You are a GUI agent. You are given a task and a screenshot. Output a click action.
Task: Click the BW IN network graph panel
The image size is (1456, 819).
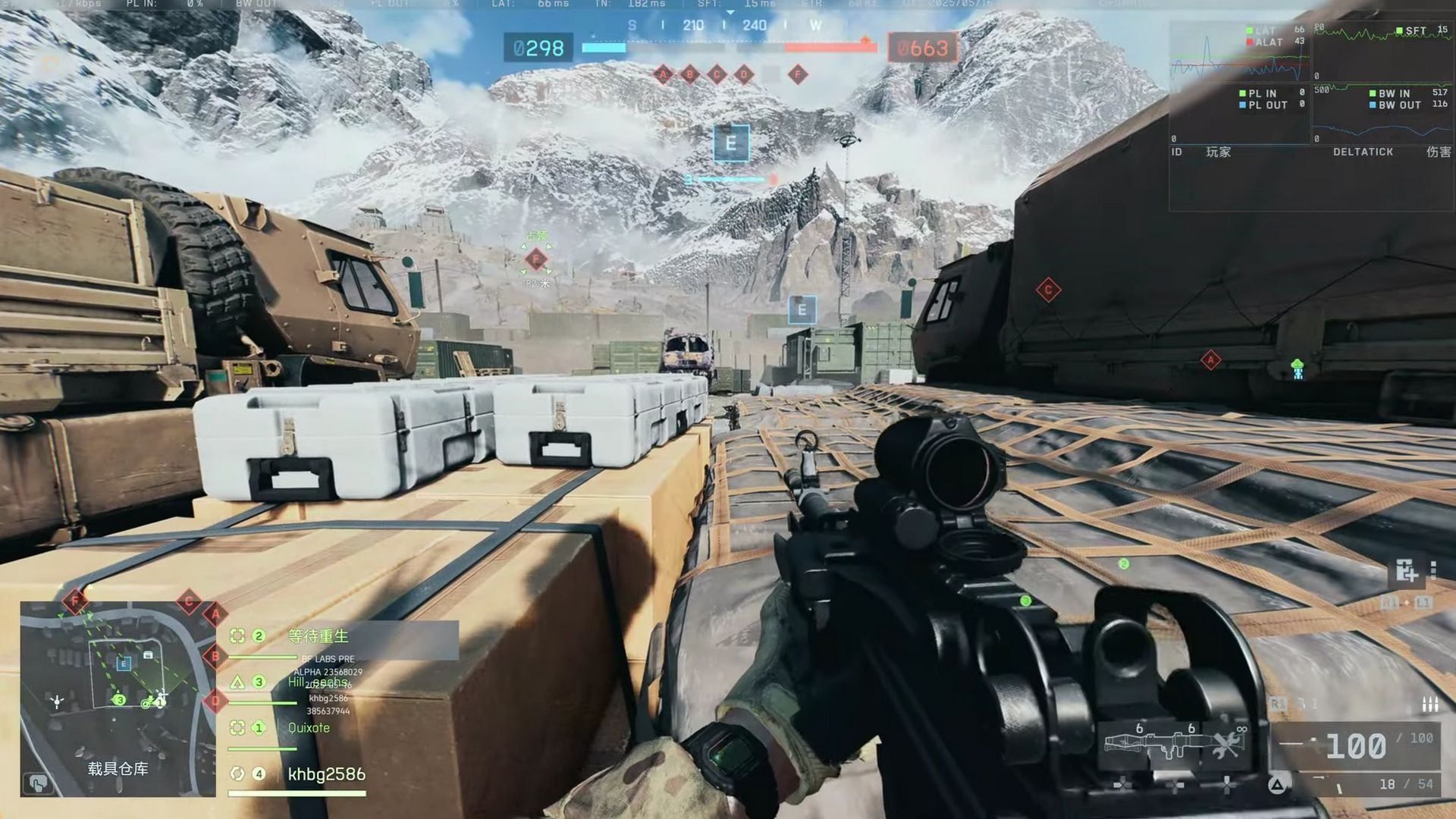pos(1383,114)
